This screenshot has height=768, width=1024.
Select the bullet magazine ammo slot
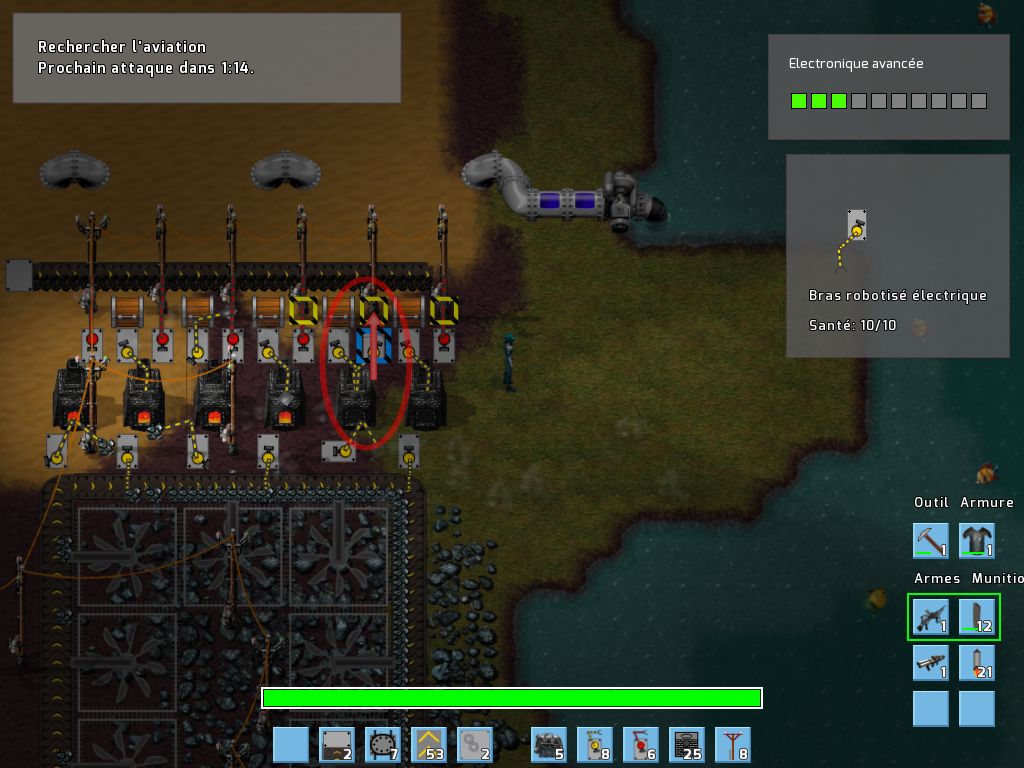[977, 617]
